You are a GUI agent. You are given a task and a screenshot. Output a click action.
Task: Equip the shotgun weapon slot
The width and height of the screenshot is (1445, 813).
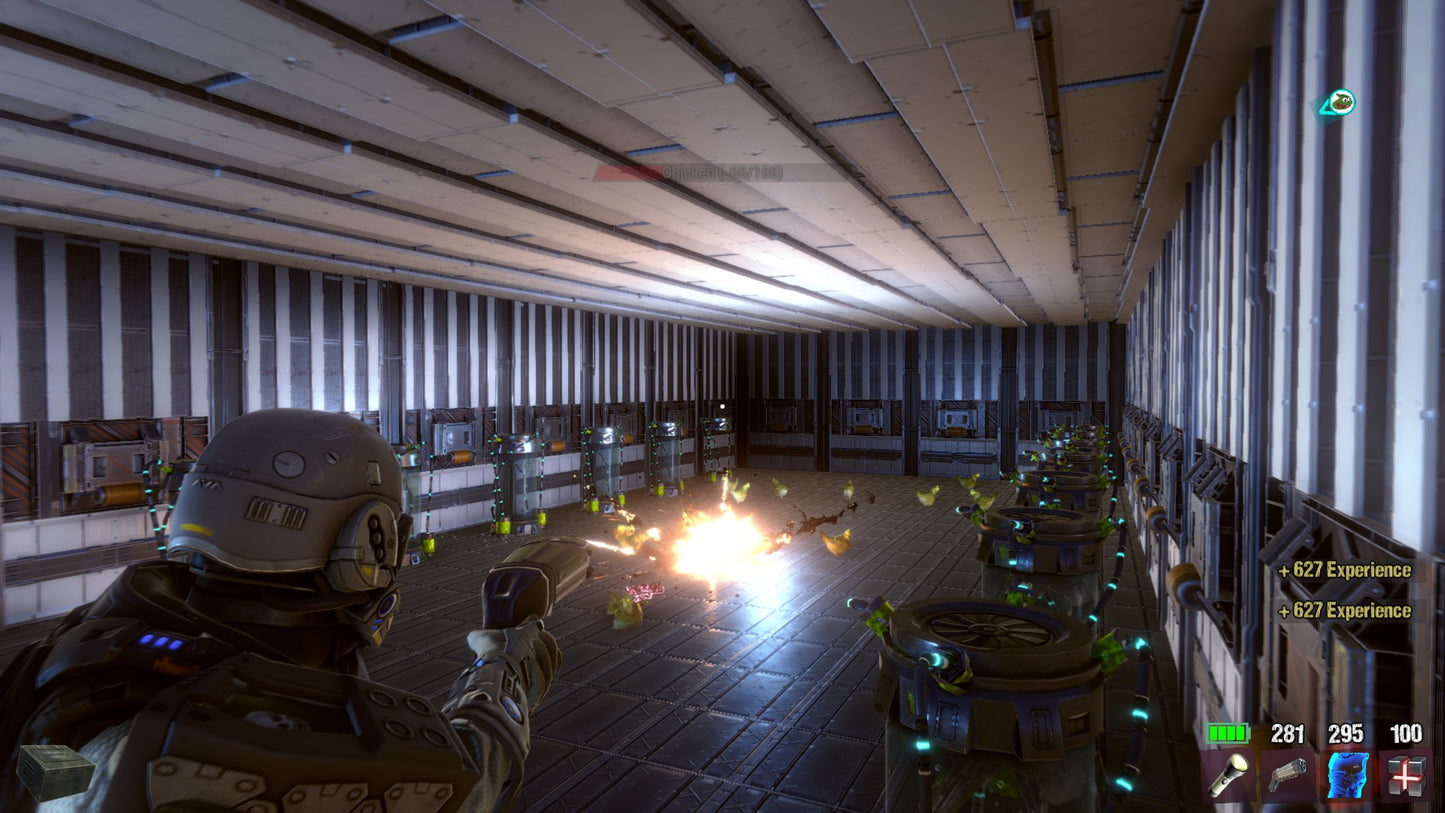(x=1287, y=776)
